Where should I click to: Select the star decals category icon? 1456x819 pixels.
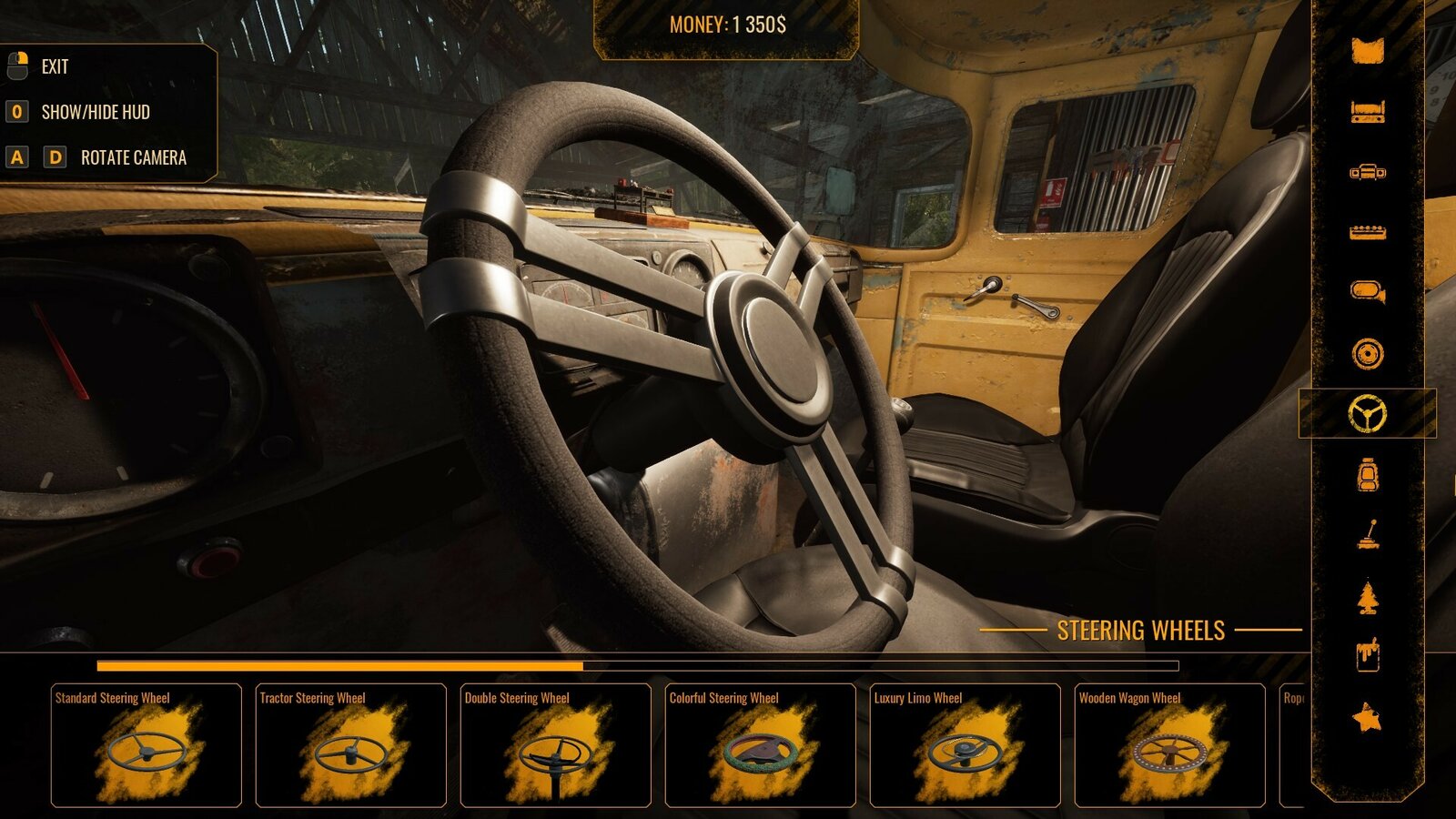(1367, 714)
